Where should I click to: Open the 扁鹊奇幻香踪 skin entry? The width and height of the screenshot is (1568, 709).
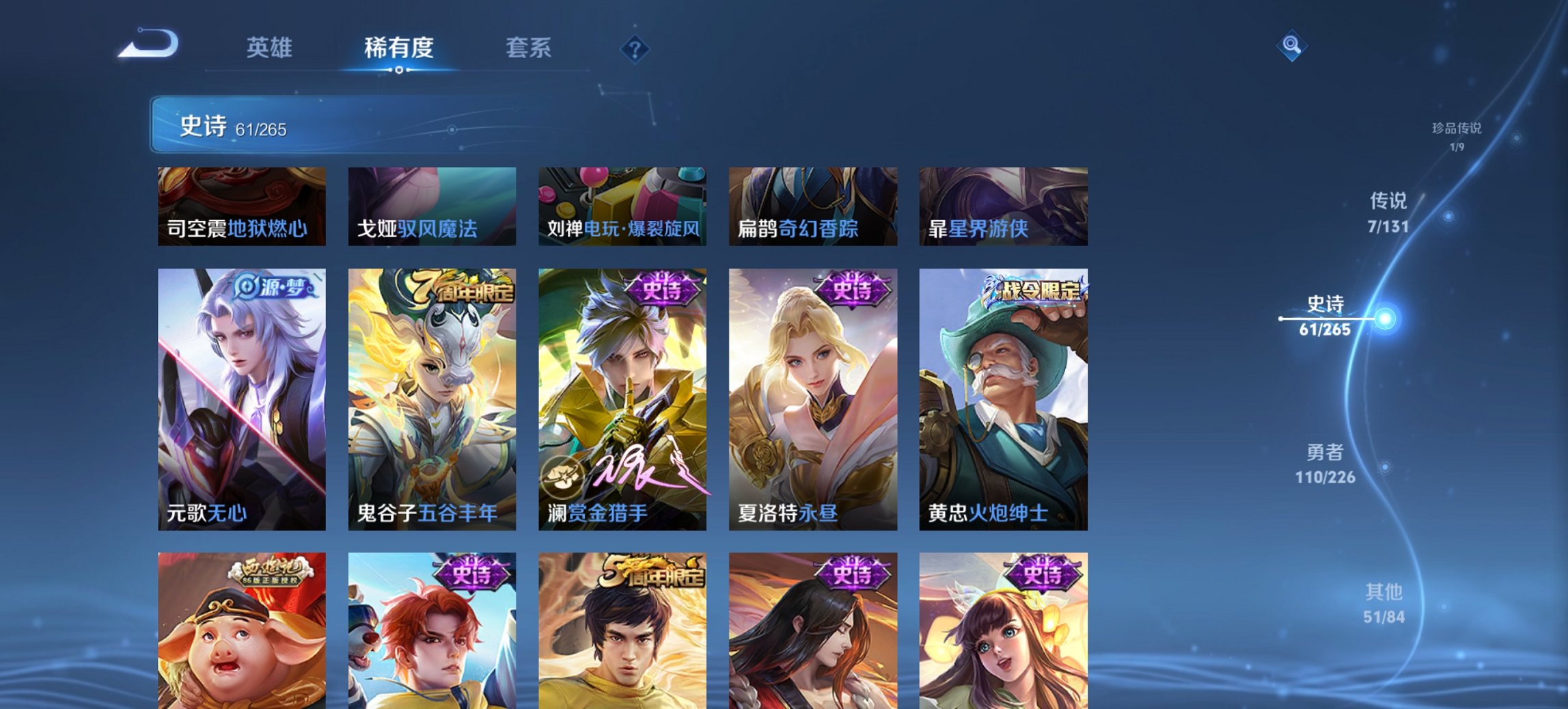point(814,205)
